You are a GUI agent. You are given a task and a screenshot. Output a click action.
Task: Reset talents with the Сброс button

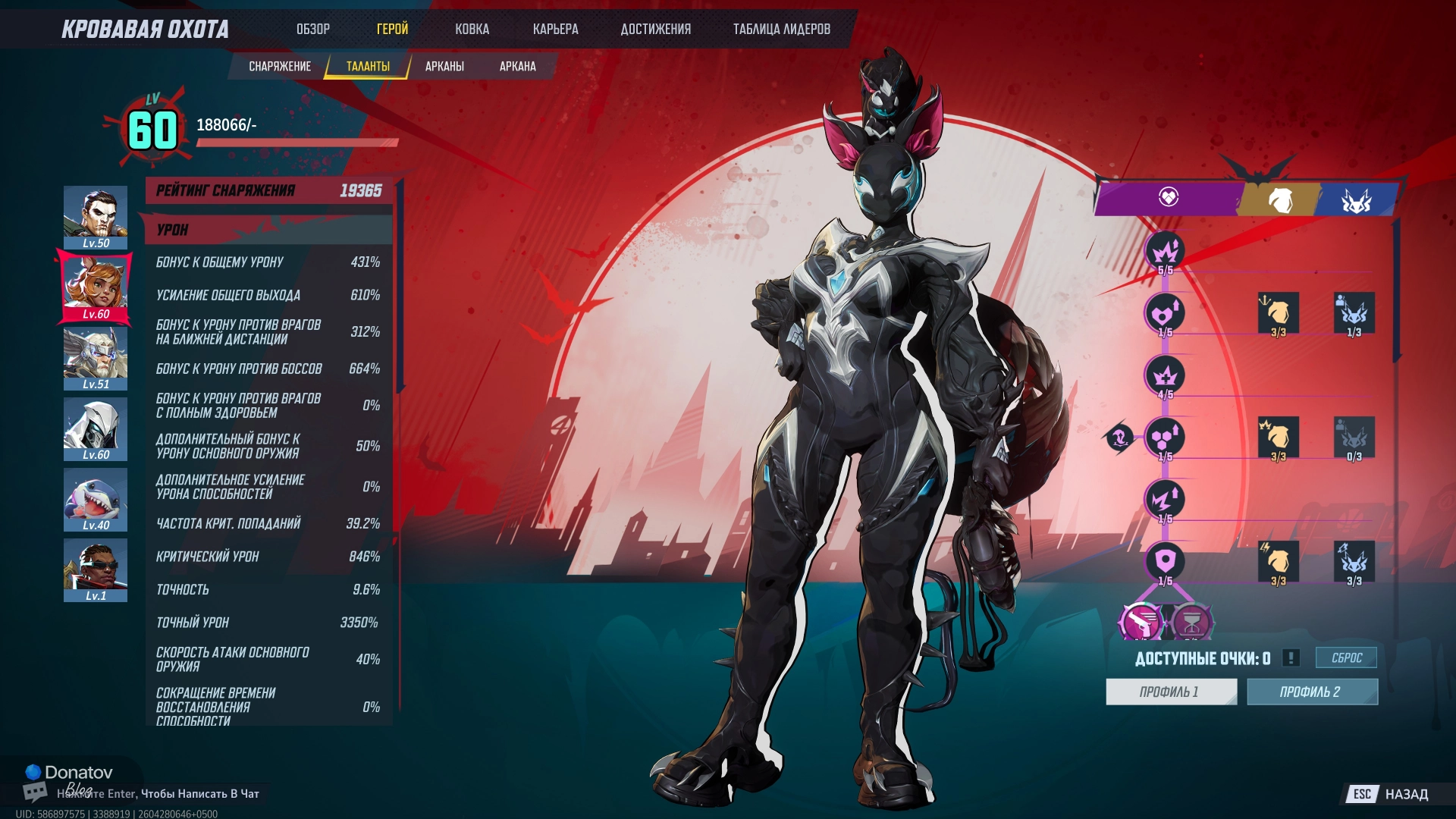coord(1346,658)
